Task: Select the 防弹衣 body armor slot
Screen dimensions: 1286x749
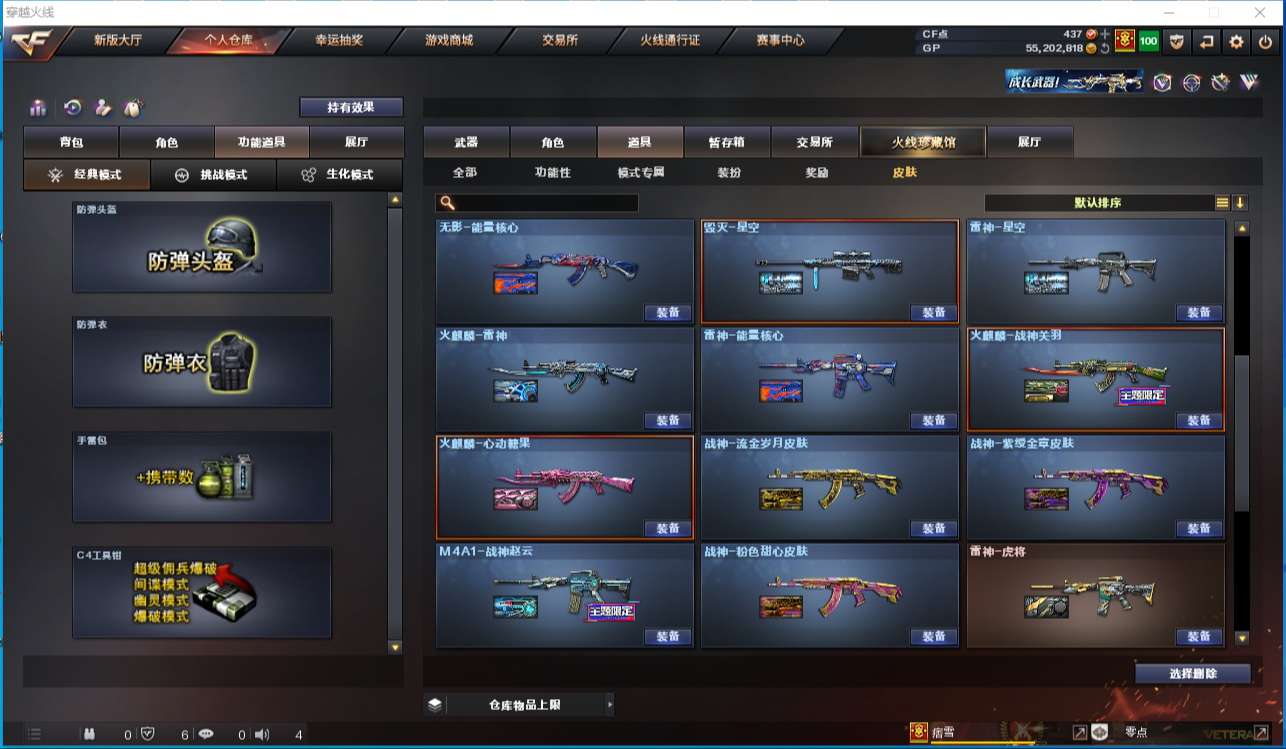Action: [202, 362]
